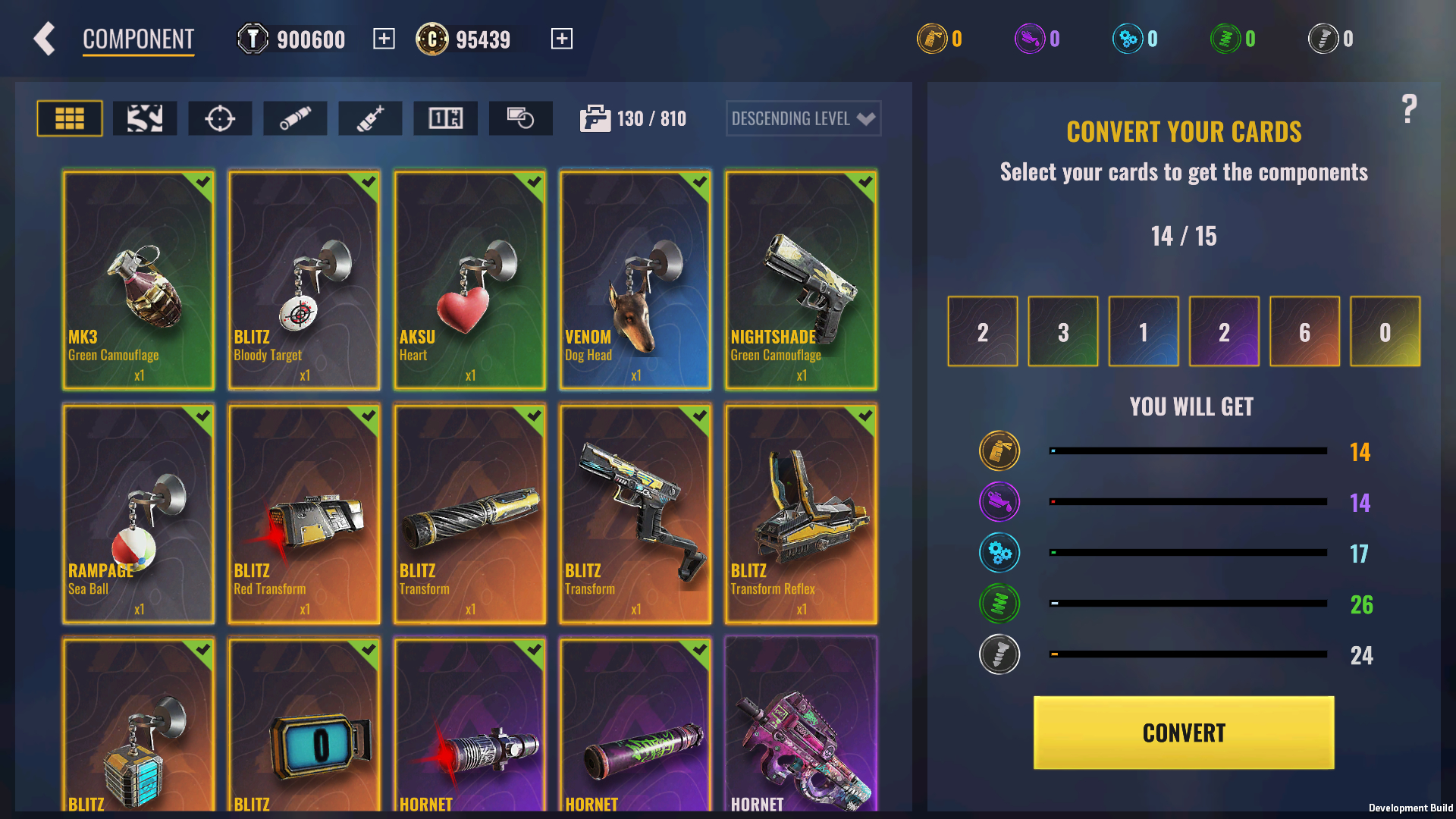The image size is (1456, 819).
Task: Toggle the AKSU Heart charm card
Action: (x=469, y=280)
